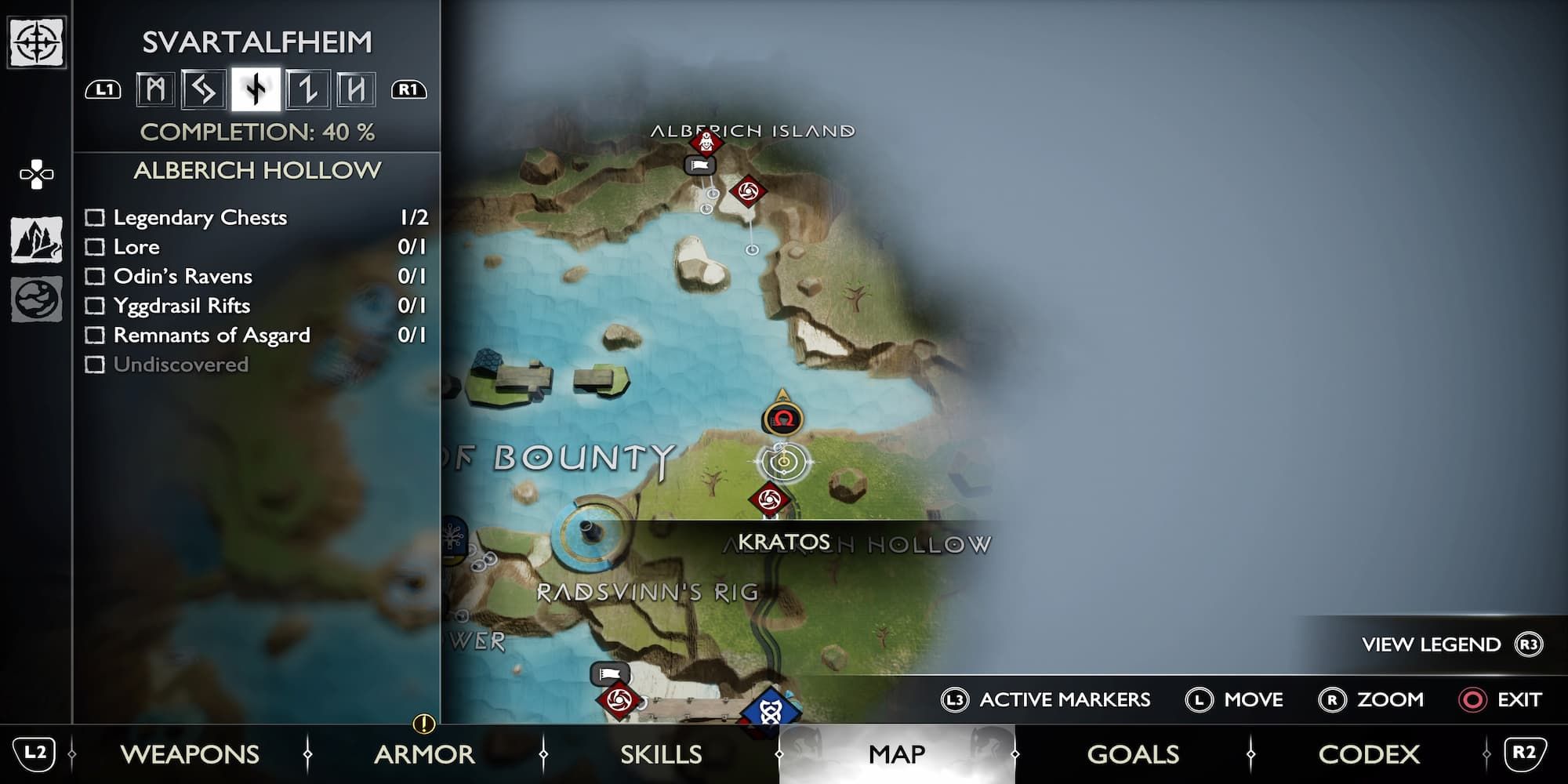Toggle the Odin's Ravens checkbox
Image resolution: width=1568 pixels, height=784 pixels.
coord(96,276)
